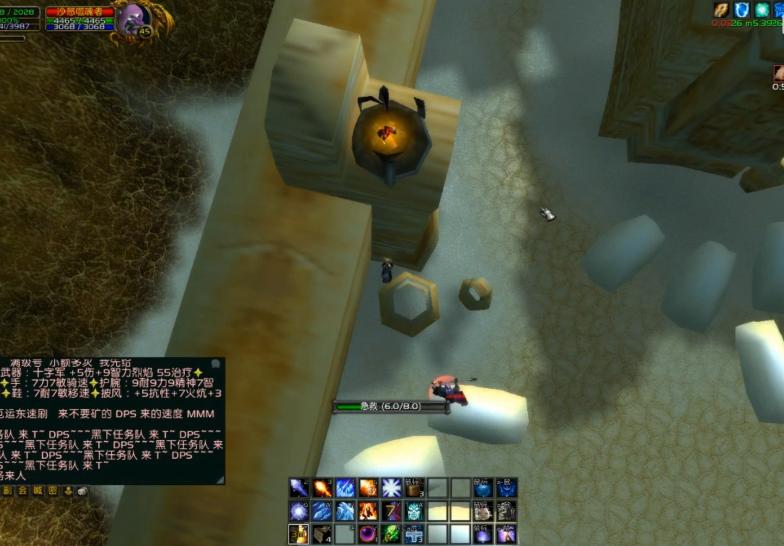Click the blue shield buff icon
784x546 pixels.
741,10
